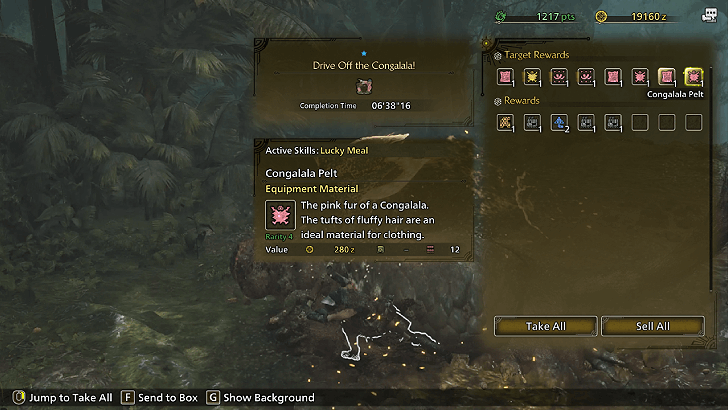This screenshot has width=728, height=410.
Task: Click the Take All button
Action: (x=545, y=326)
